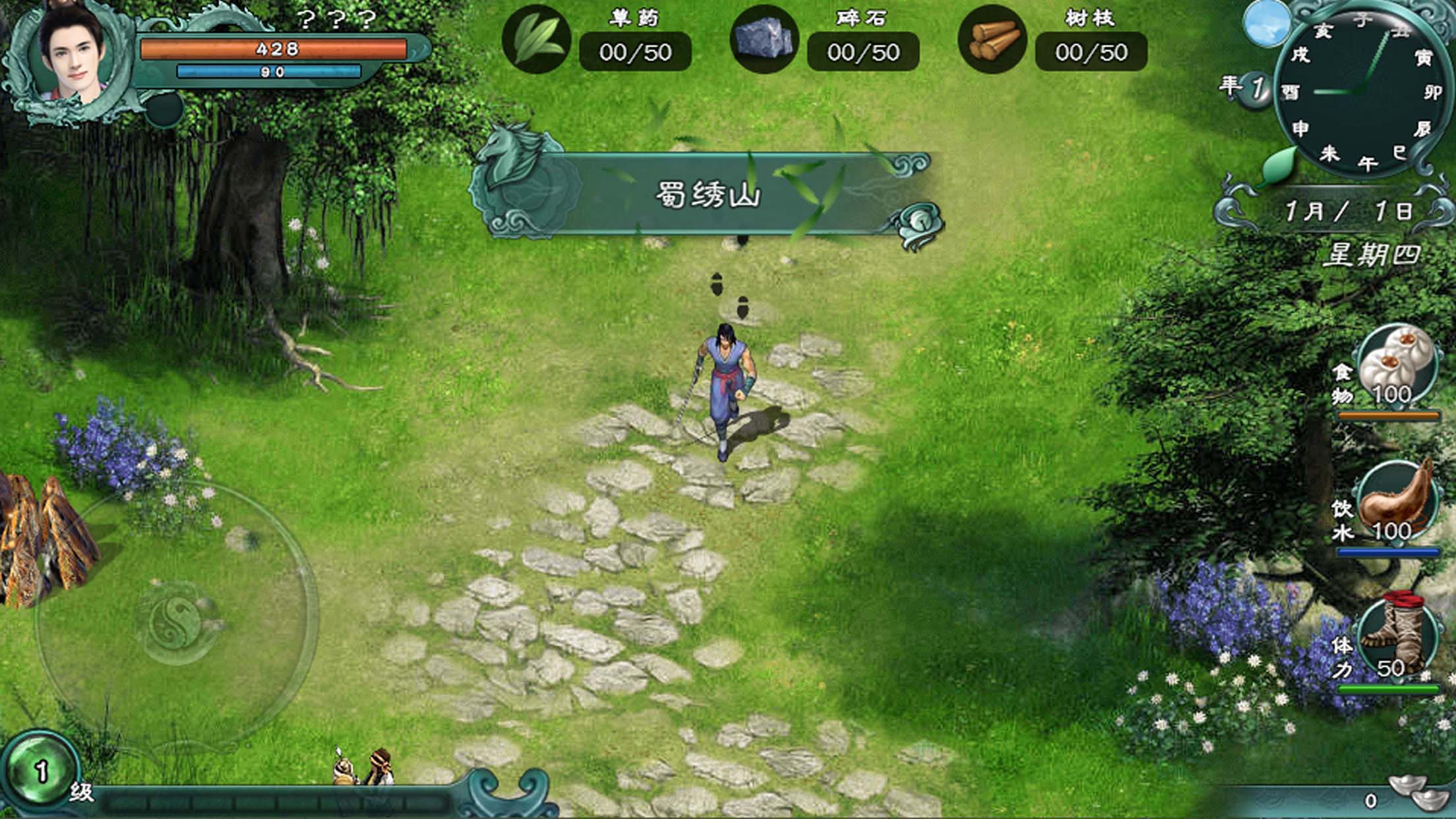Tap the herb leaf resource icon
Screen dimensions: 1456x819
coord(535,40)
